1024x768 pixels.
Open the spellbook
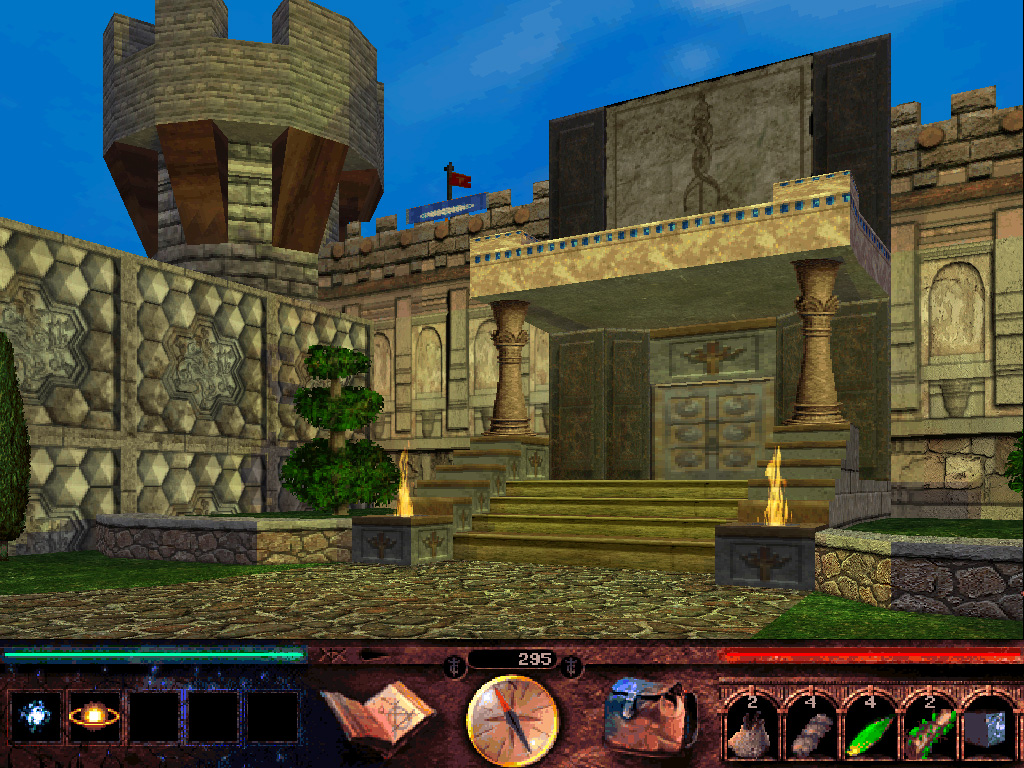377,716
